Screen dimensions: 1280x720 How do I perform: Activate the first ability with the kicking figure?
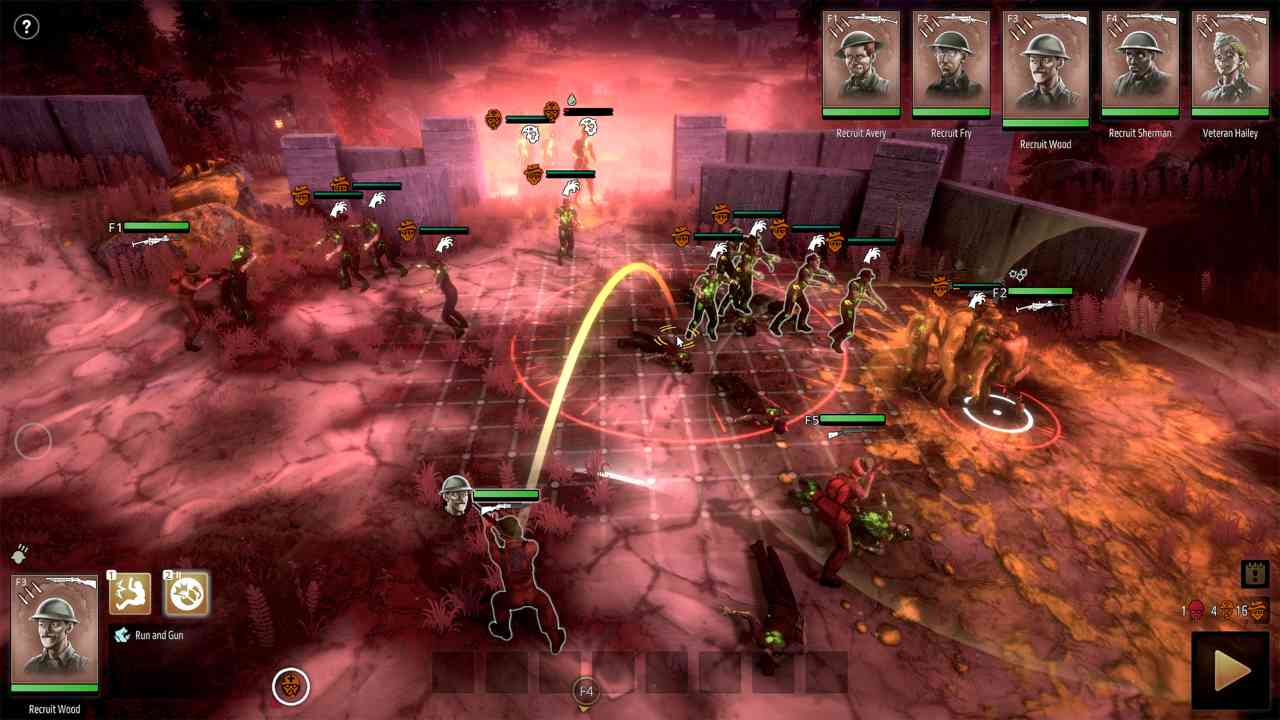point(130,593)
